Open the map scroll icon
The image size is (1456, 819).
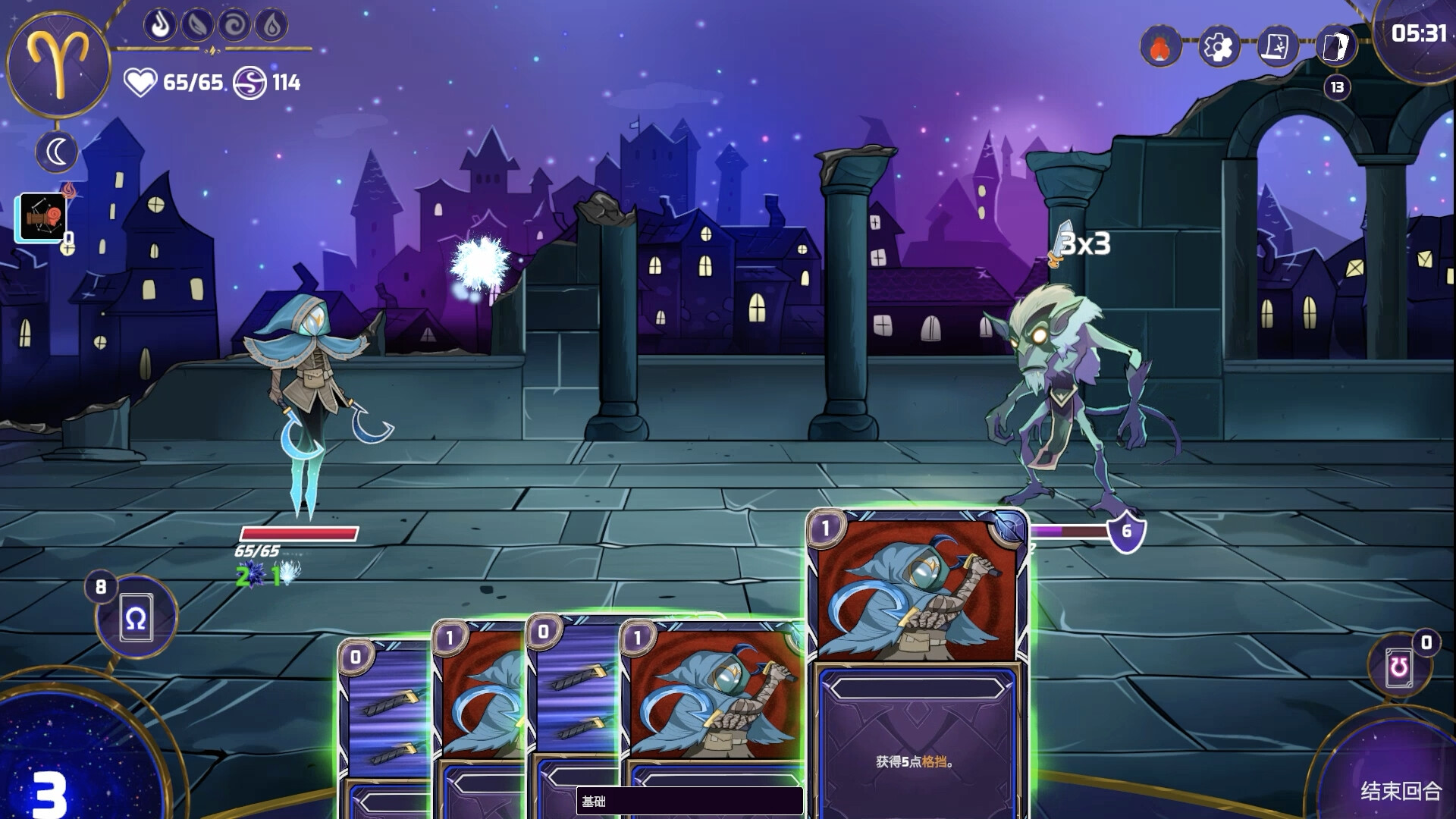click(1277, 47)
